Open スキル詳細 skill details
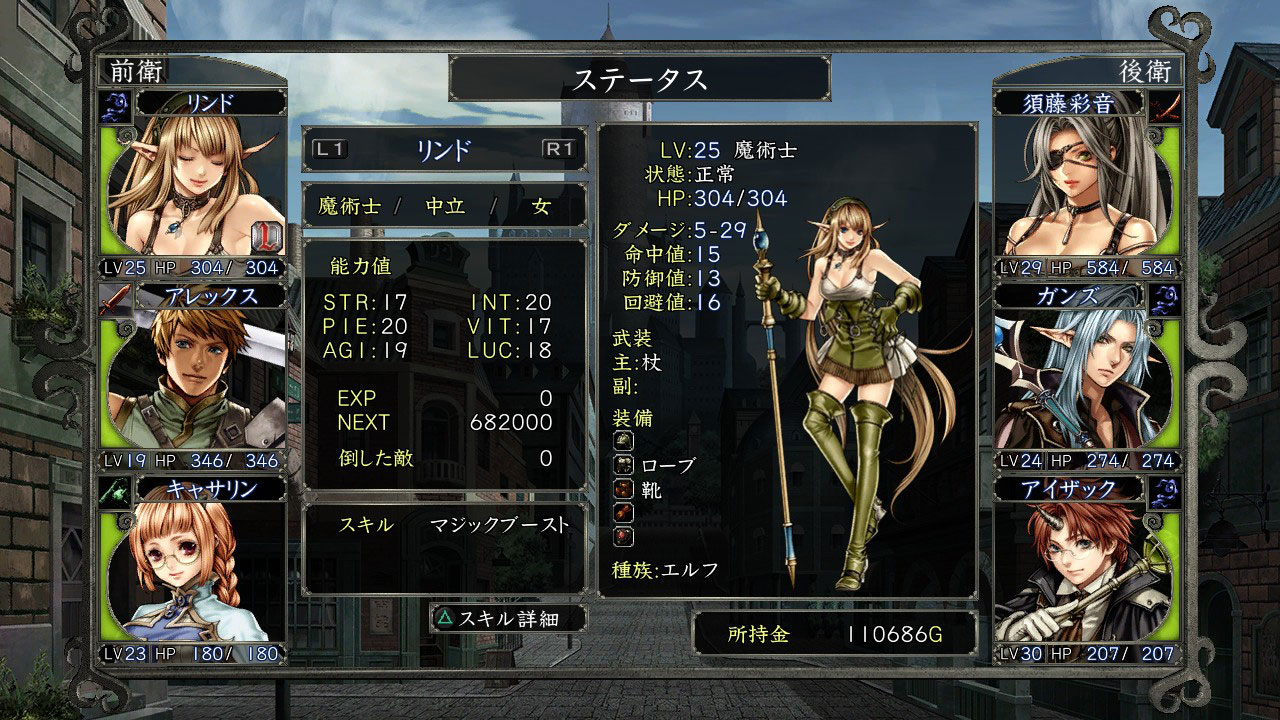The width and height of the screenshot is (1280, 720). [x=494, y=618]
